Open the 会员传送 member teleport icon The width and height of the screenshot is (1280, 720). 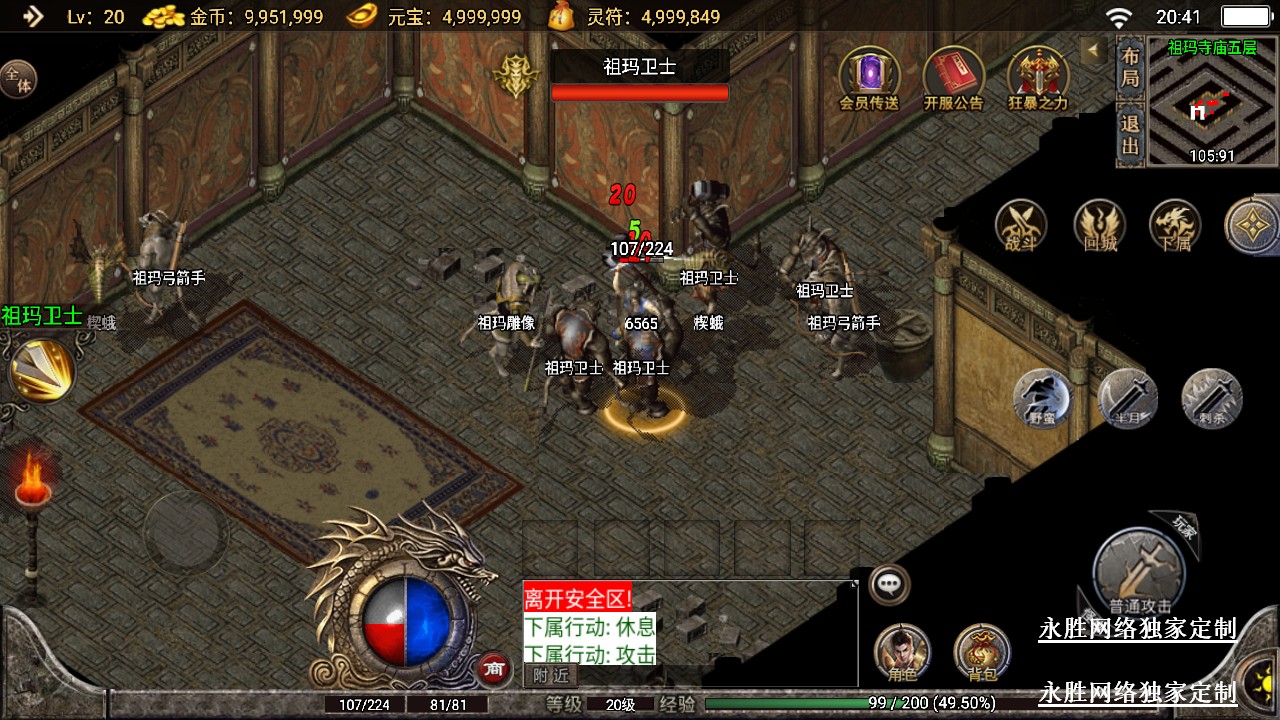click(868, 75)
